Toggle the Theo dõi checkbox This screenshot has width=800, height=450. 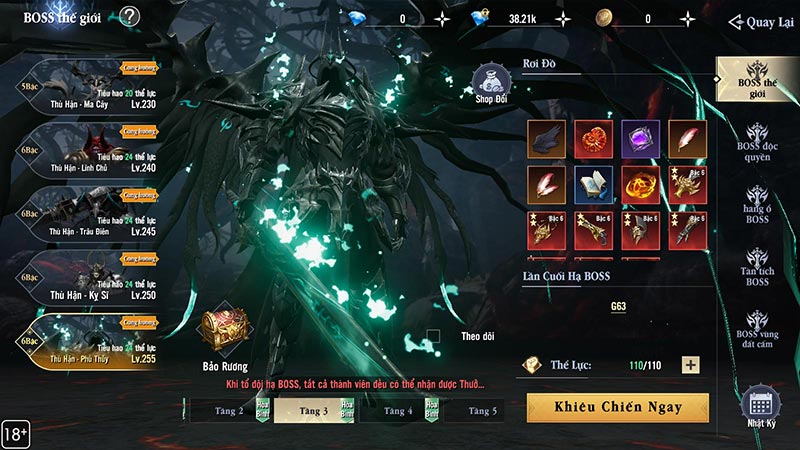(x=433, y=336)
